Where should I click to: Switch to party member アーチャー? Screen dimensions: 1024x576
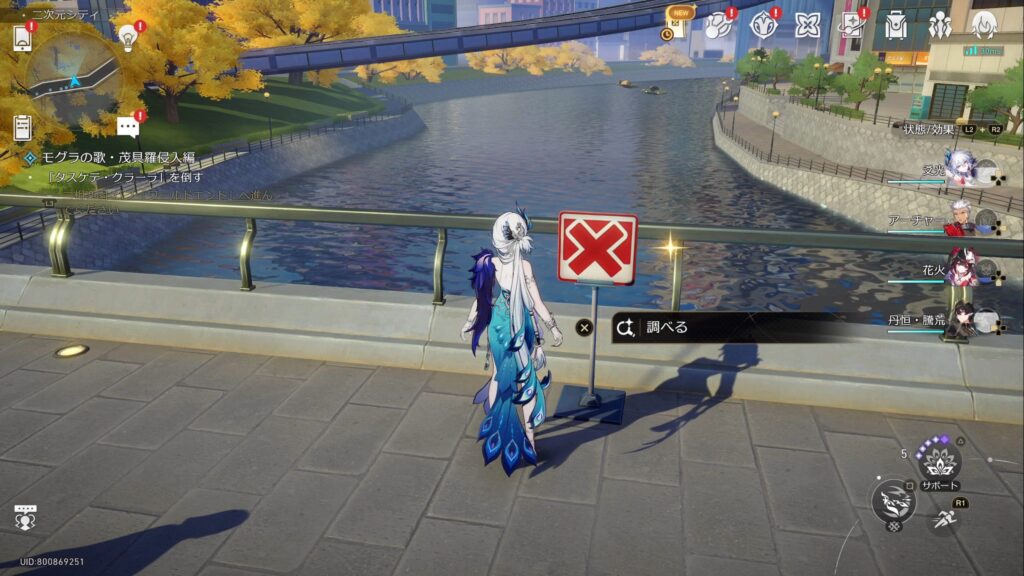962,220
